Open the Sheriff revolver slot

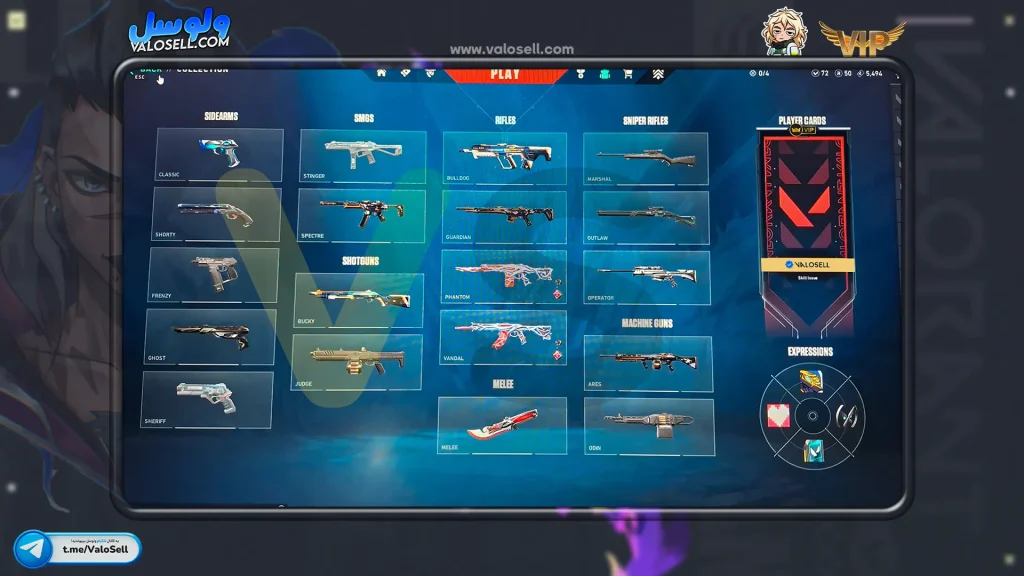tap(207, 399)
